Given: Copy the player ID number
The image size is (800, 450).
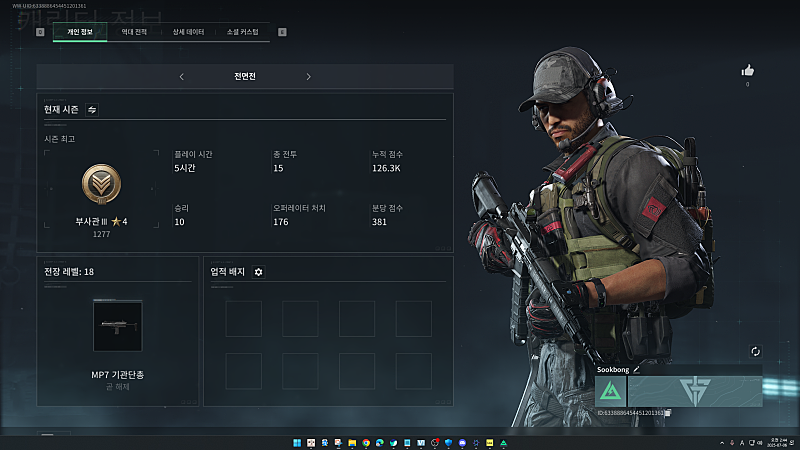Looking at the screenshot, I should (x=667, y=412).
